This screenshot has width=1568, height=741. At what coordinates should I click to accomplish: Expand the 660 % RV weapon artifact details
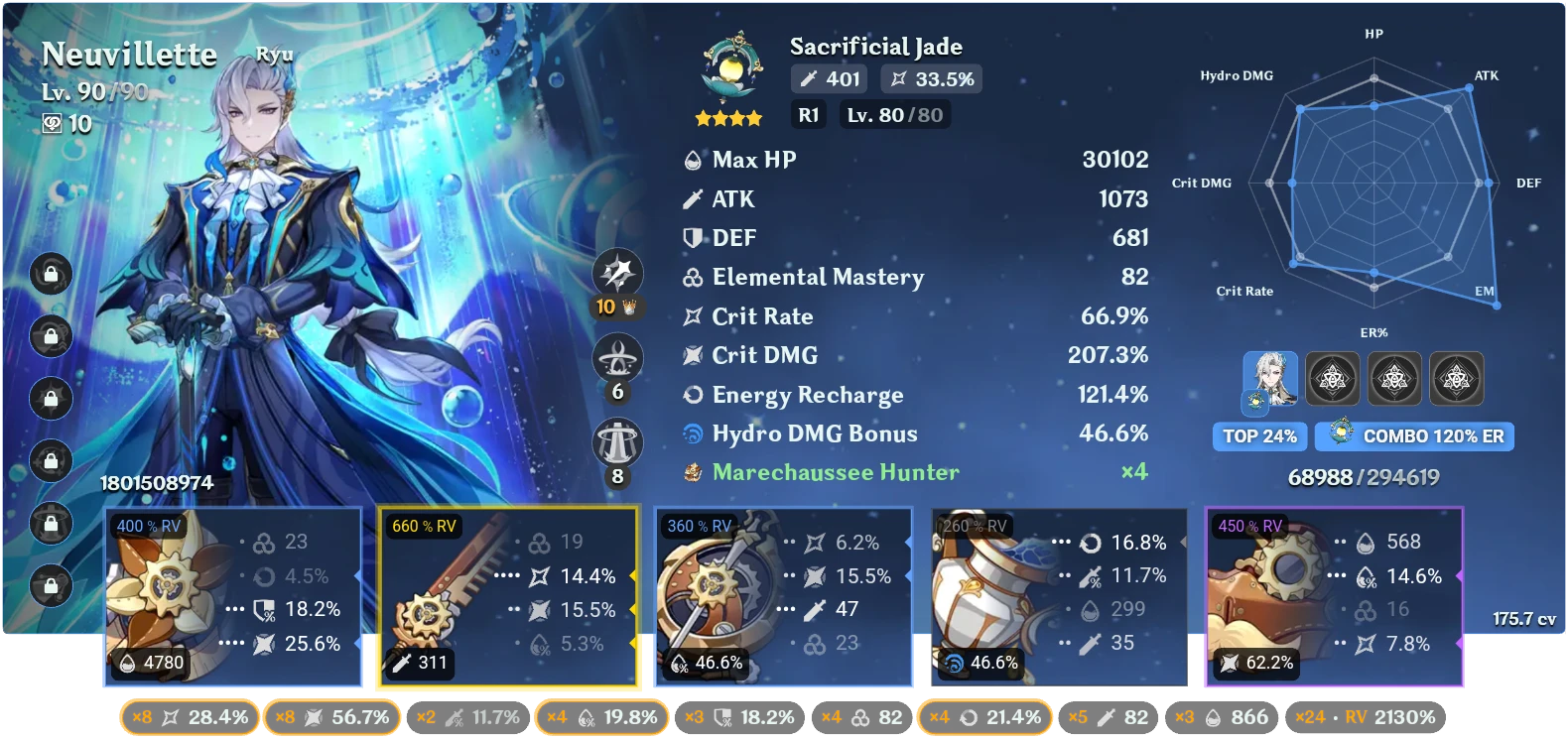click(508, 595)
